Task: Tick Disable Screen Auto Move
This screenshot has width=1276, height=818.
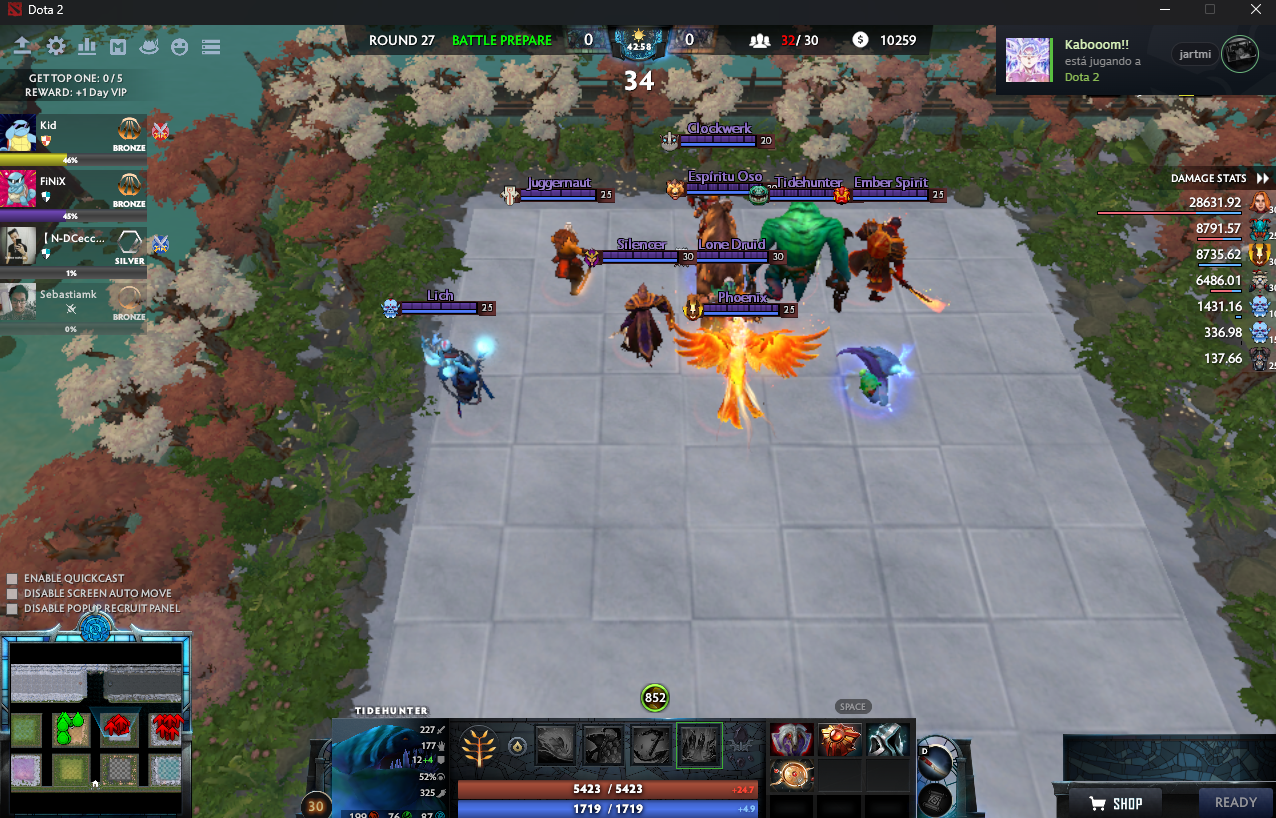Action: [12, 594]
